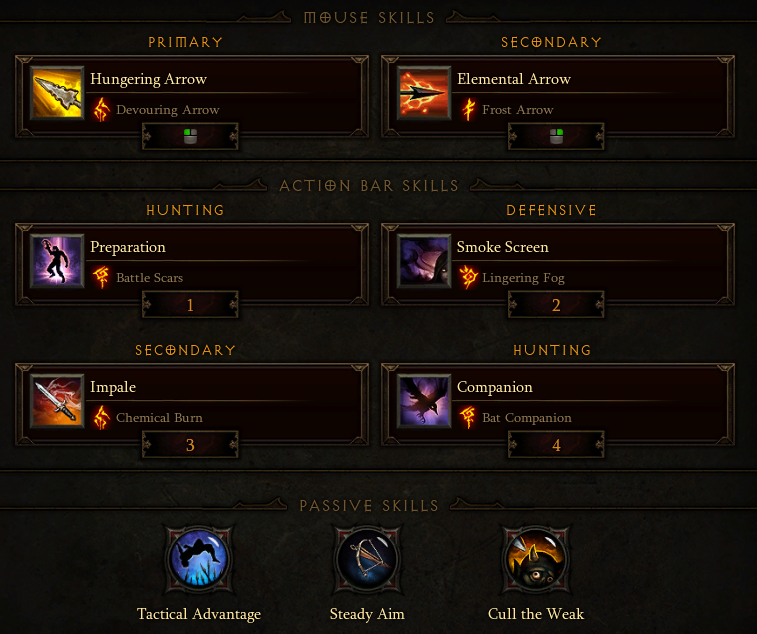
Task: Open the Steady Aim passive skill
Action: (367, 560)
